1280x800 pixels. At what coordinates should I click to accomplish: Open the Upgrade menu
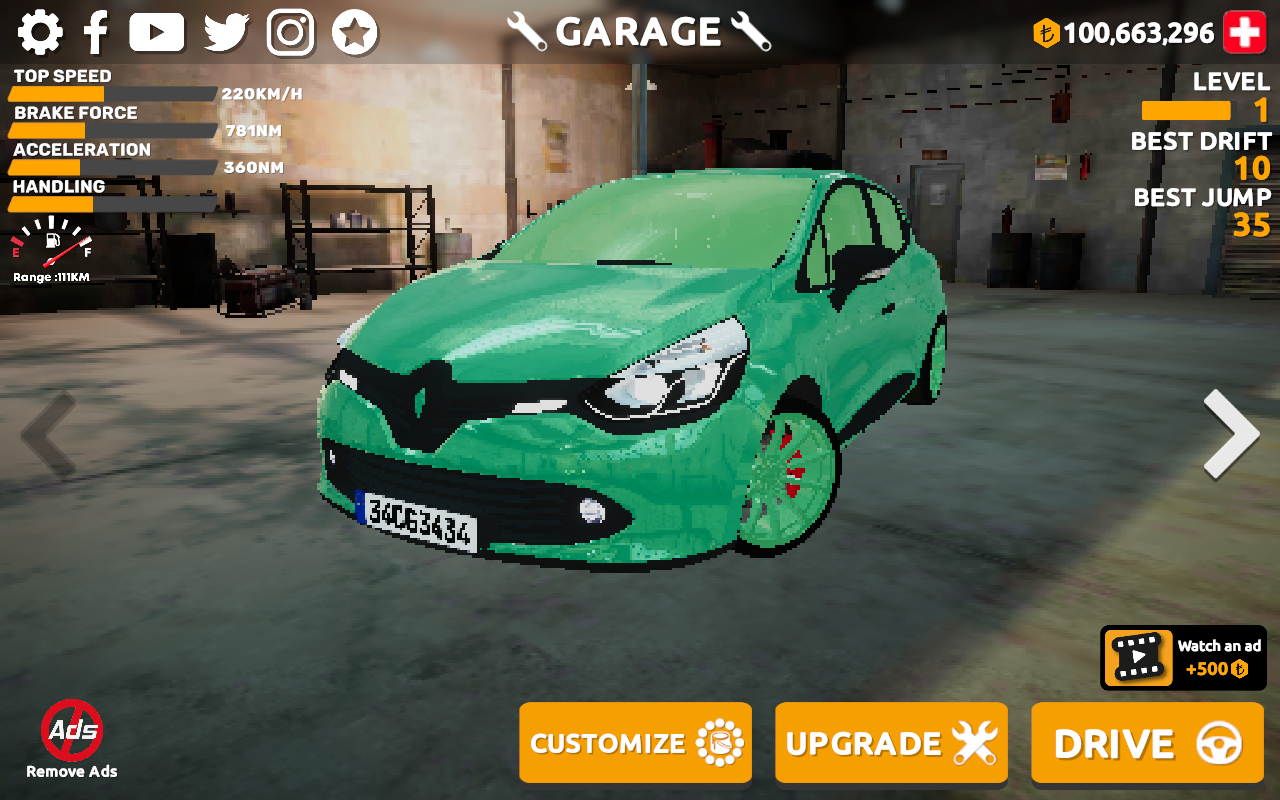891,743
